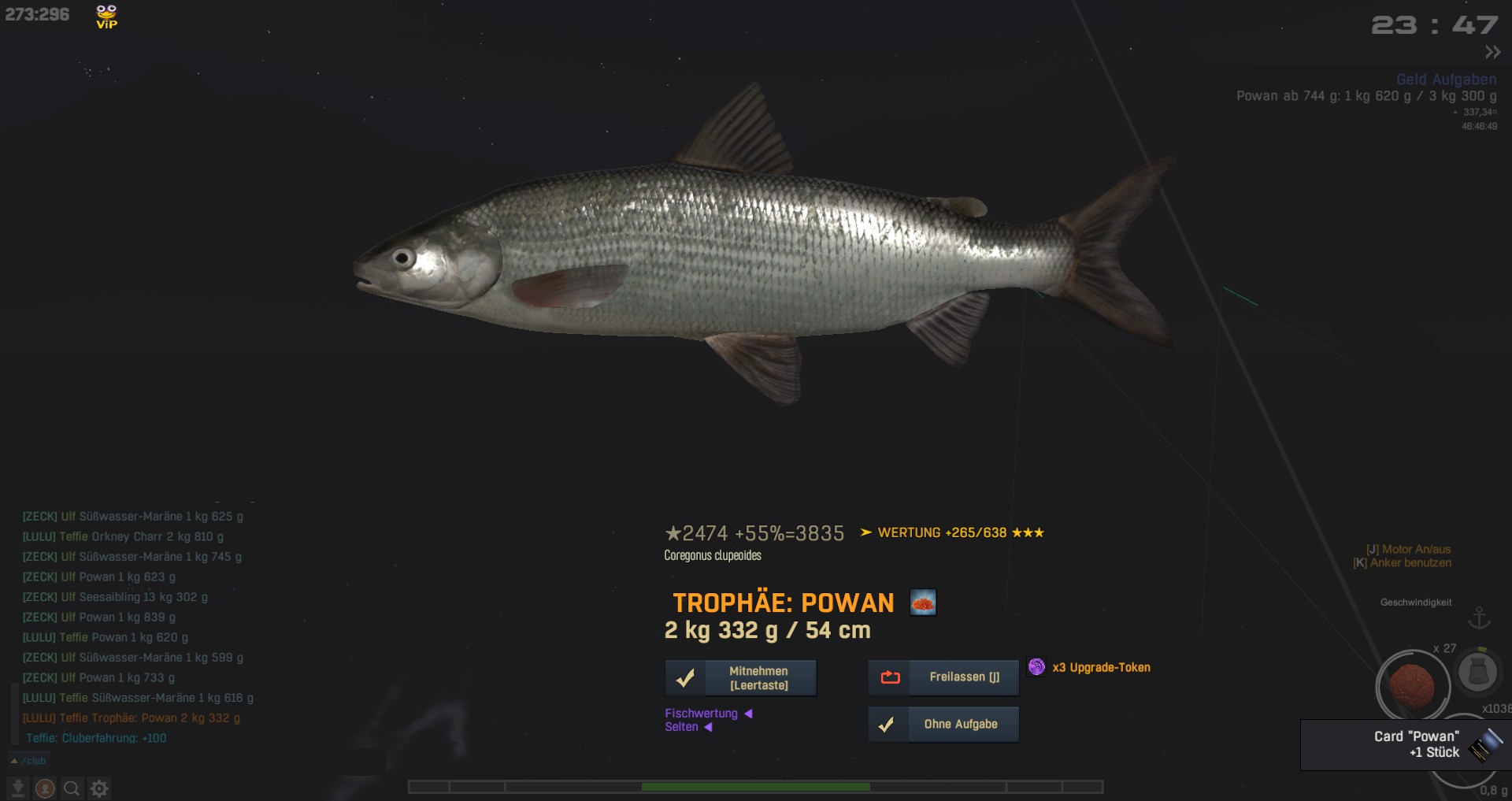1512x801 pixels.
Task: Open chat settings with the gear icon
Action: [x=99, y=788]
